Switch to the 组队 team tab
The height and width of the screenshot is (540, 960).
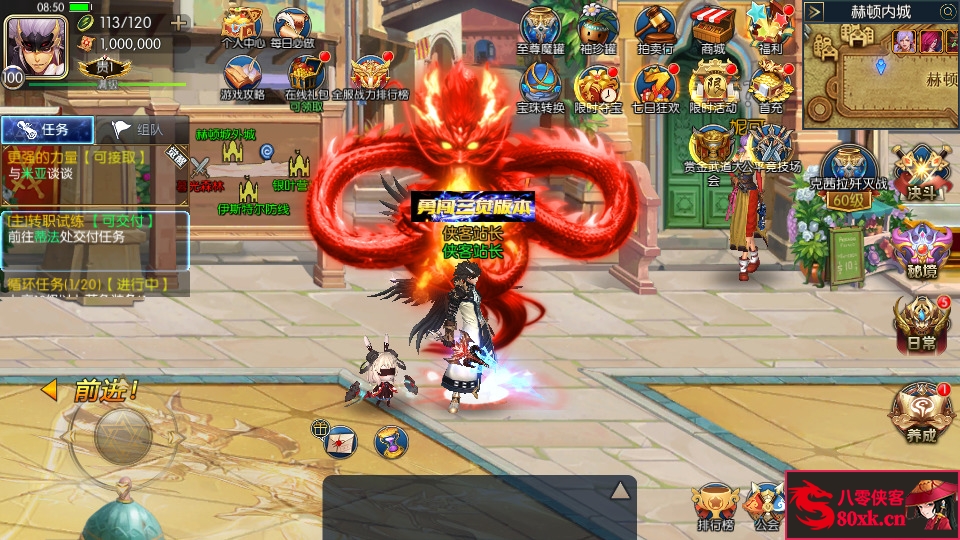point(141,129)
